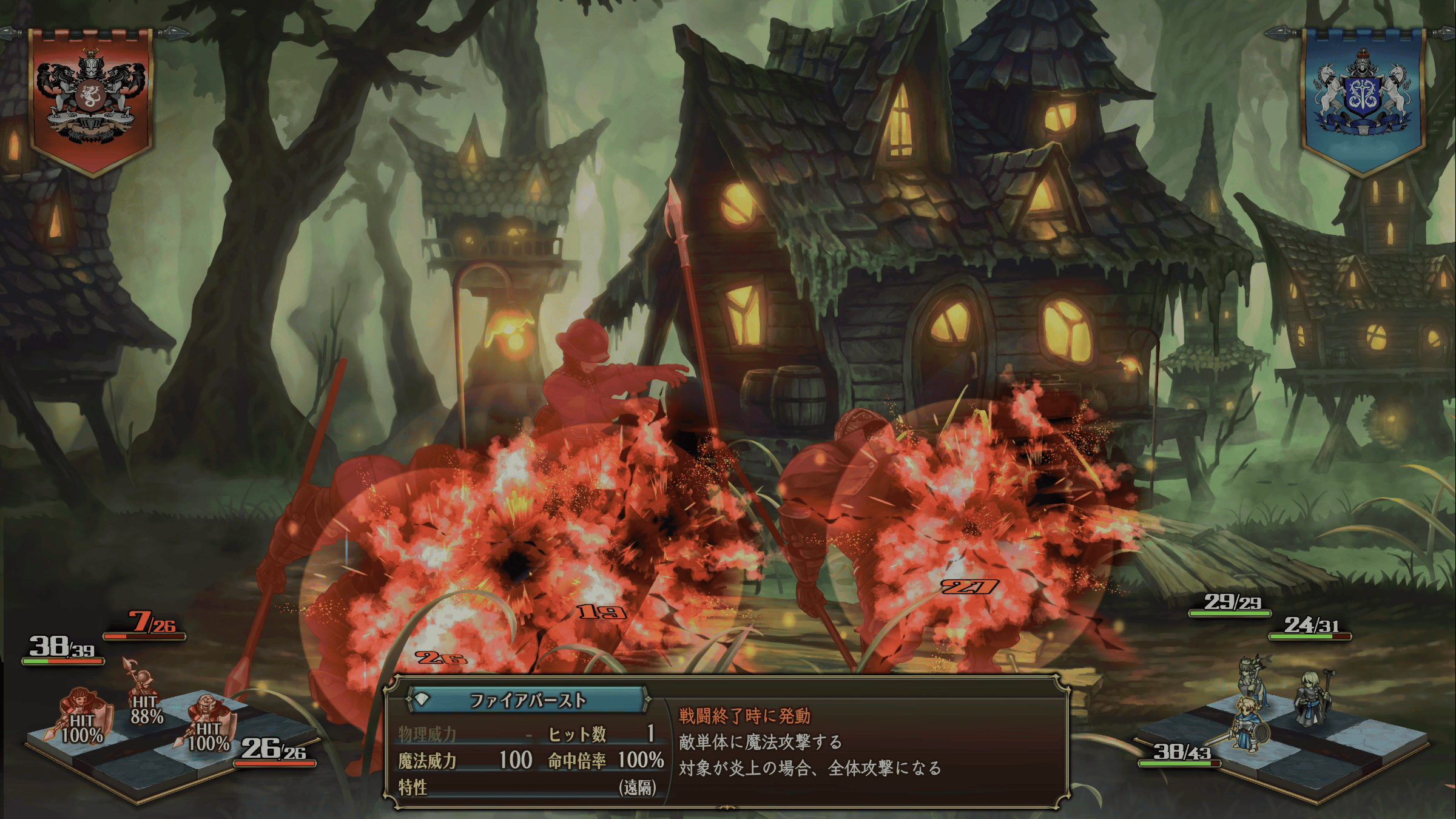
Task: Select the ファイアバースト skill name header
Action: coord(527,701)
